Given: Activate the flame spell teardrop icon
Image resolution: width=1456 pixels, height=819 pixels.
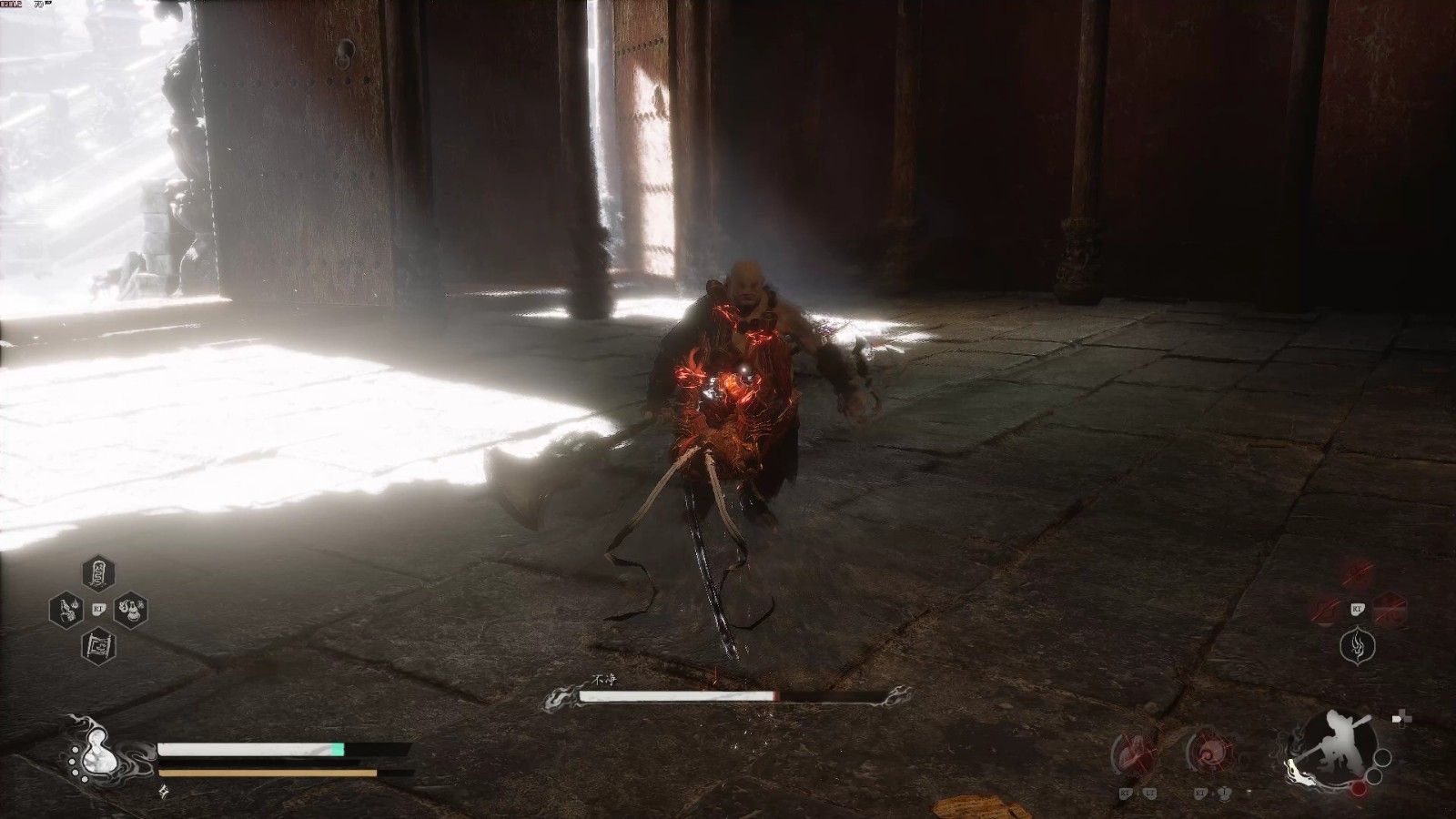Looking at the screenshot, I should tap(1357, 646).
